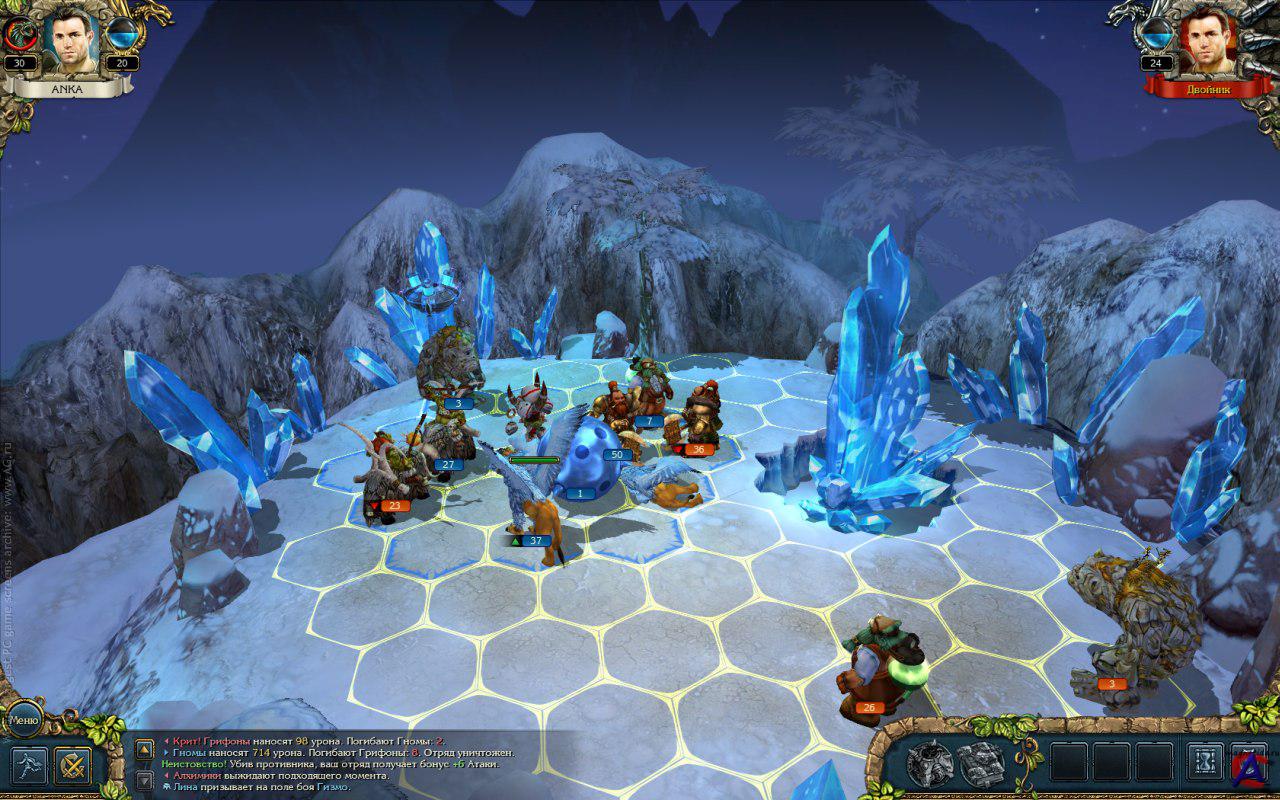Click the running figure flee button
1280x800 pixels.
click(29, 766)
